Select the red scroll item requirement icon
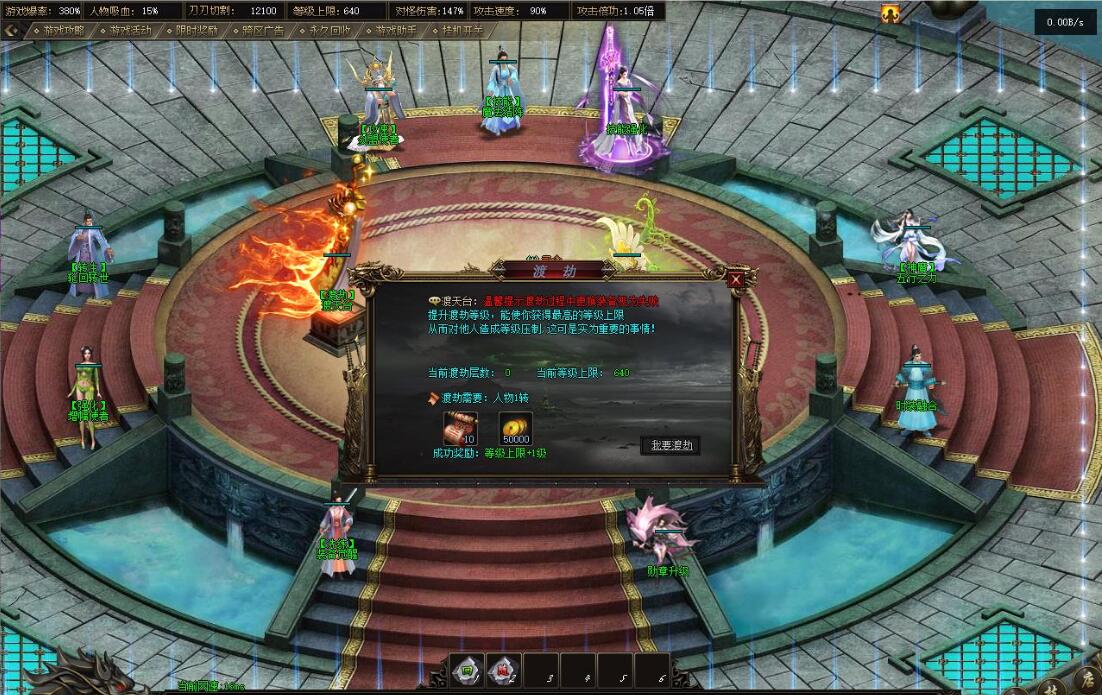 pos(460,428)
